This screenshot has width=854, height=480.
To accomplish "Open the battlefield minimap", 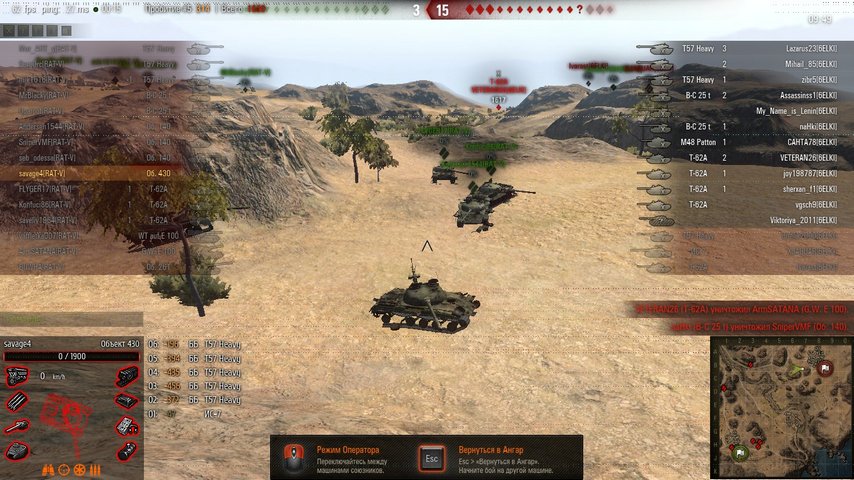I will pos(781,407).
